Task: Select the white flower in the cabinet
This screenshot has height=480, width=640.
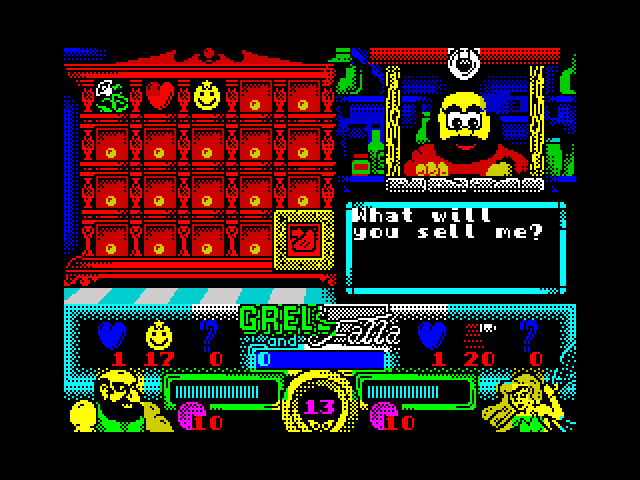Action: point(110,96)
